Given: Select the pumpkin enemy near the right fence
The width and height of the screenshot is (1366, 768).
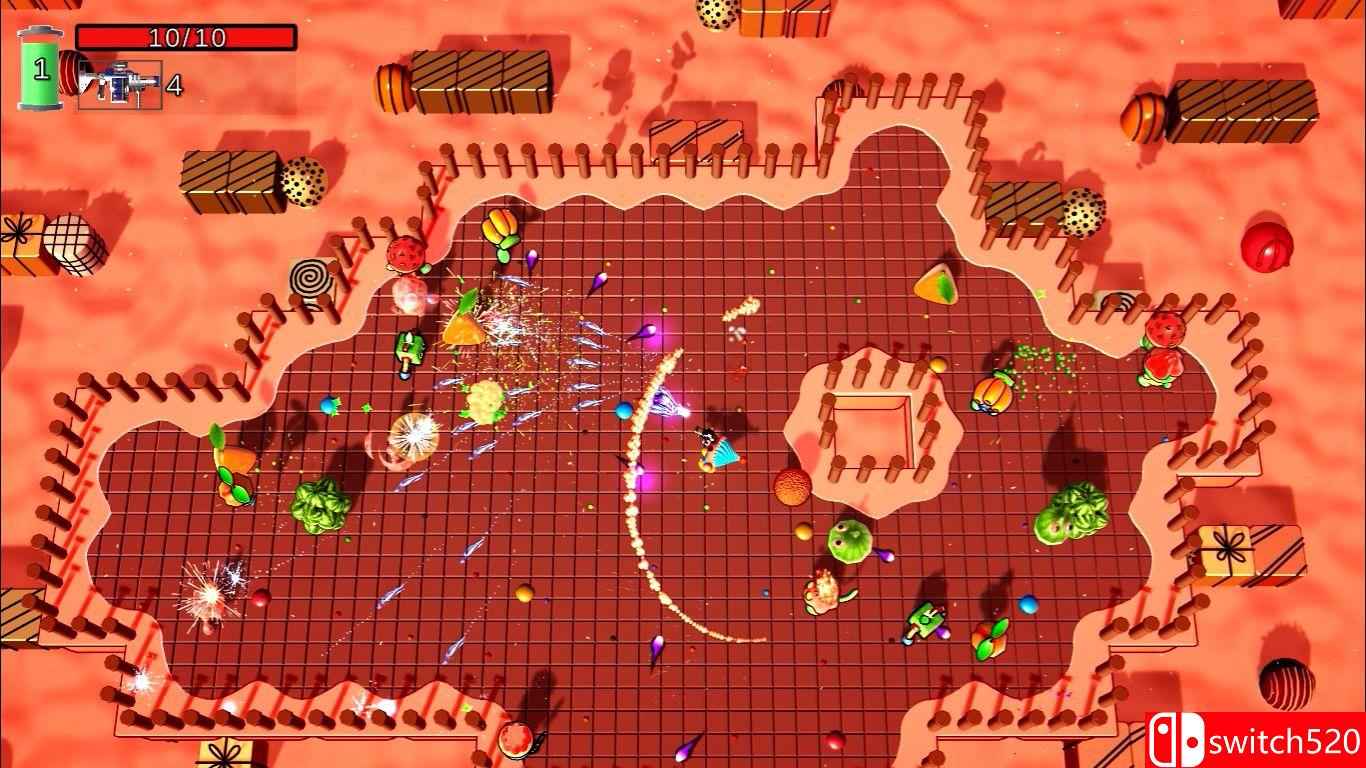Looking at the screenshot, I should [990, 394].
